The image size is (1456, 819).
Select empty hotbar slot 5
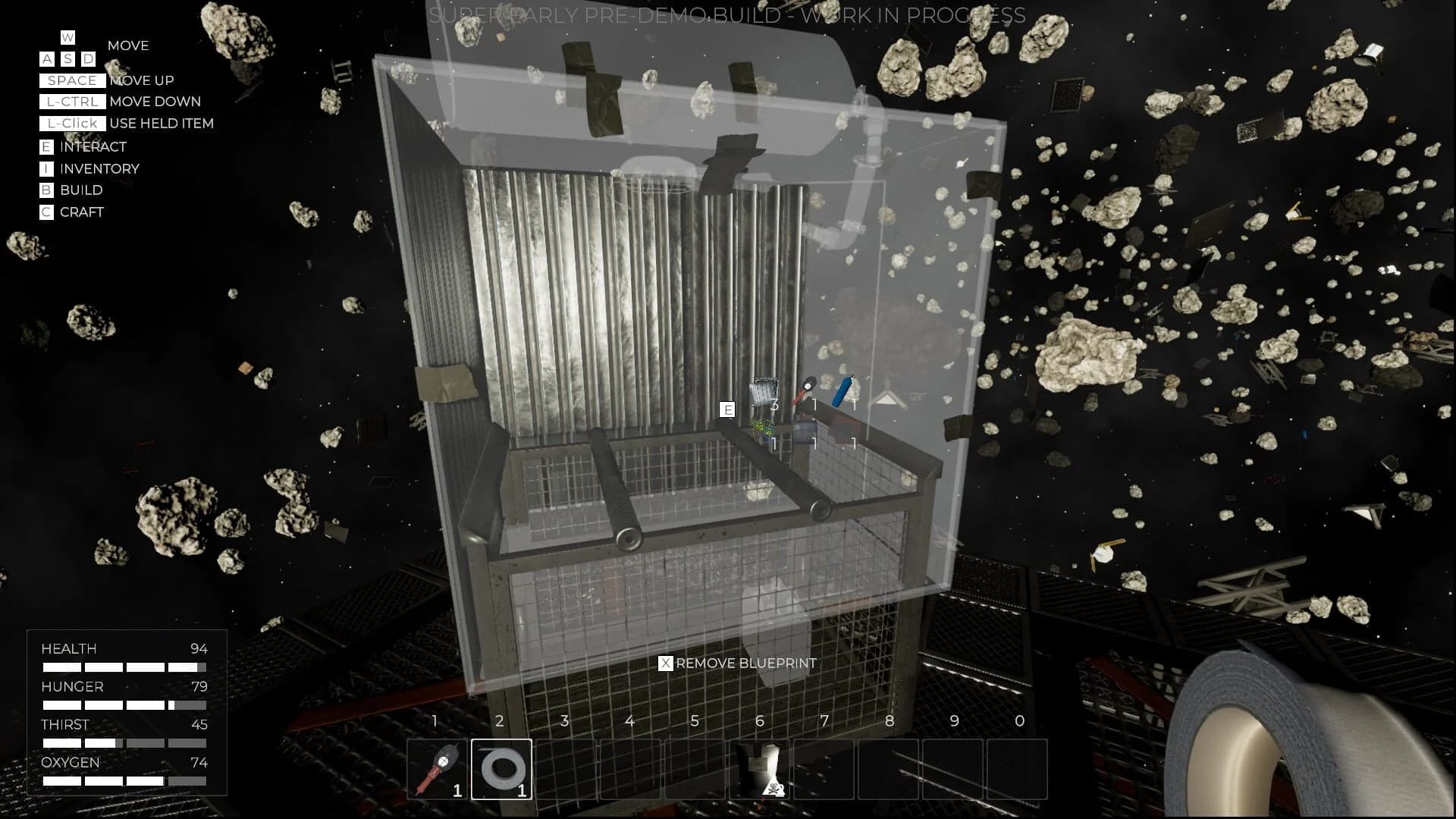[695, 769]
